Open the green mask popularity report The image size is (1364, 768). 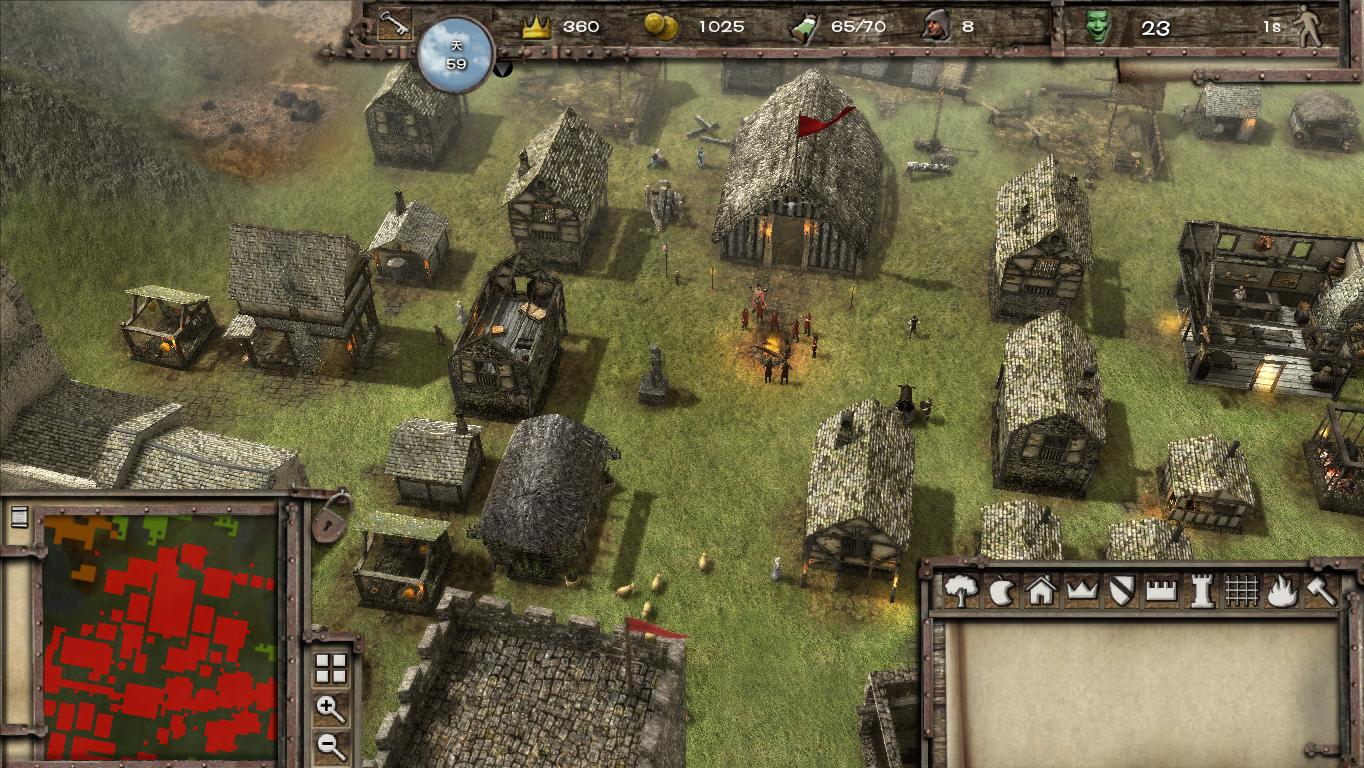(x=1098, y=27)
